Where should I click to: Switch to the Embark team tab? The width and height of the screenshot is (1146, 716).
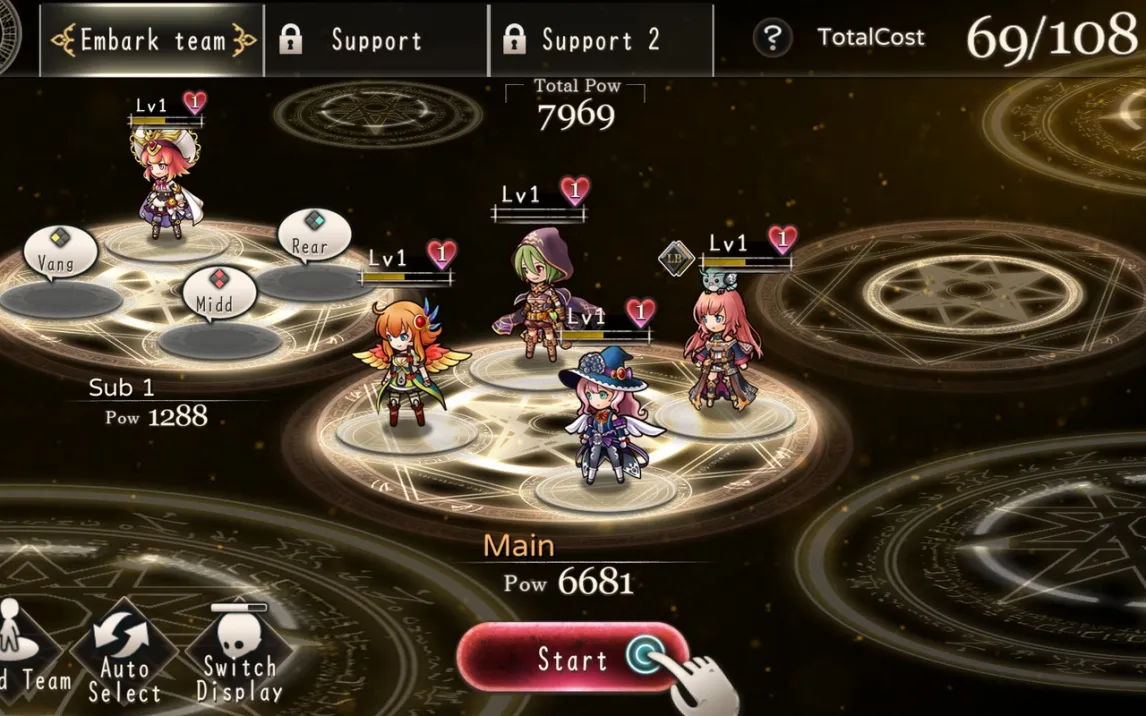(x=152, y=40)
